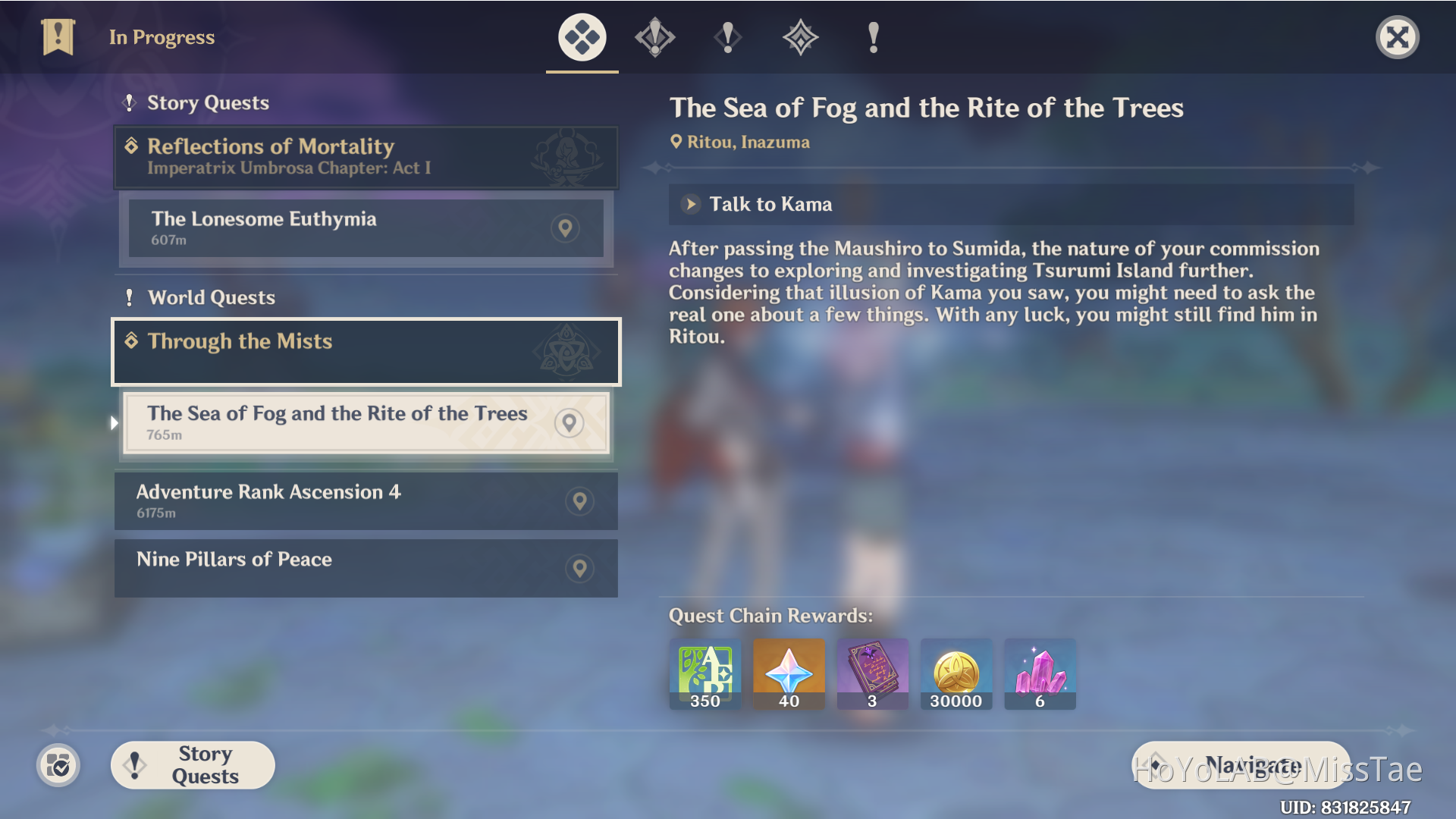The image size is (1456, 819).
Task: Collapse the Reflections of Mortality quest chain
Action: [x=366, y=157]
